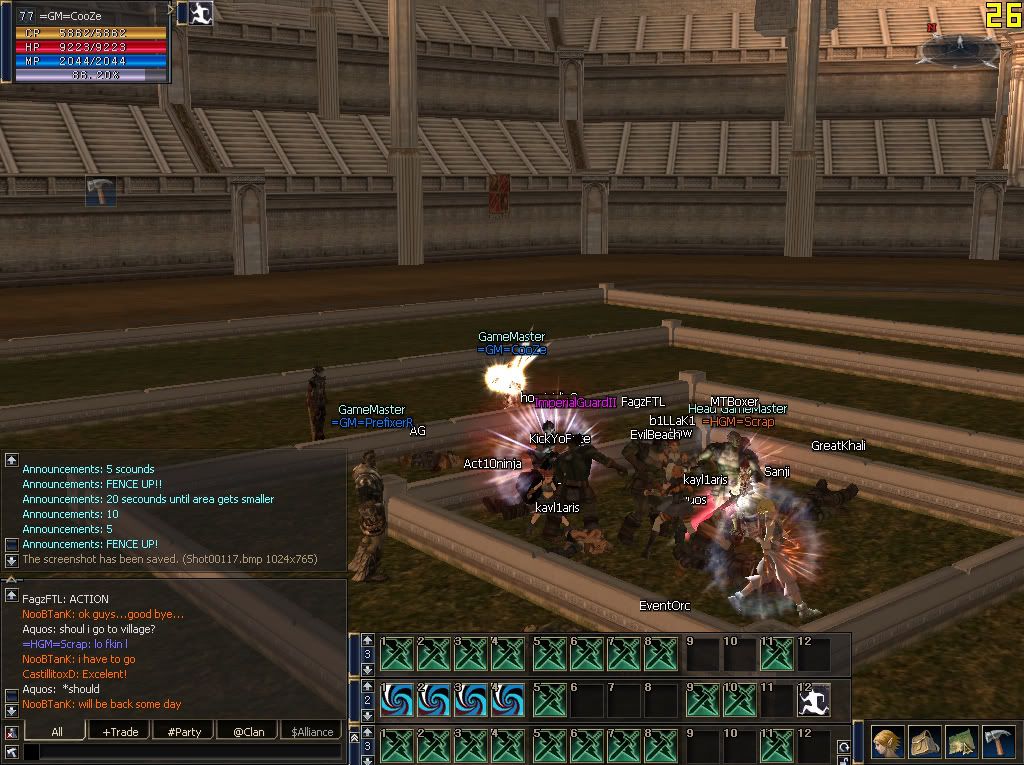
Task: Open the hammer system menu icon
Action: point(998,741)
